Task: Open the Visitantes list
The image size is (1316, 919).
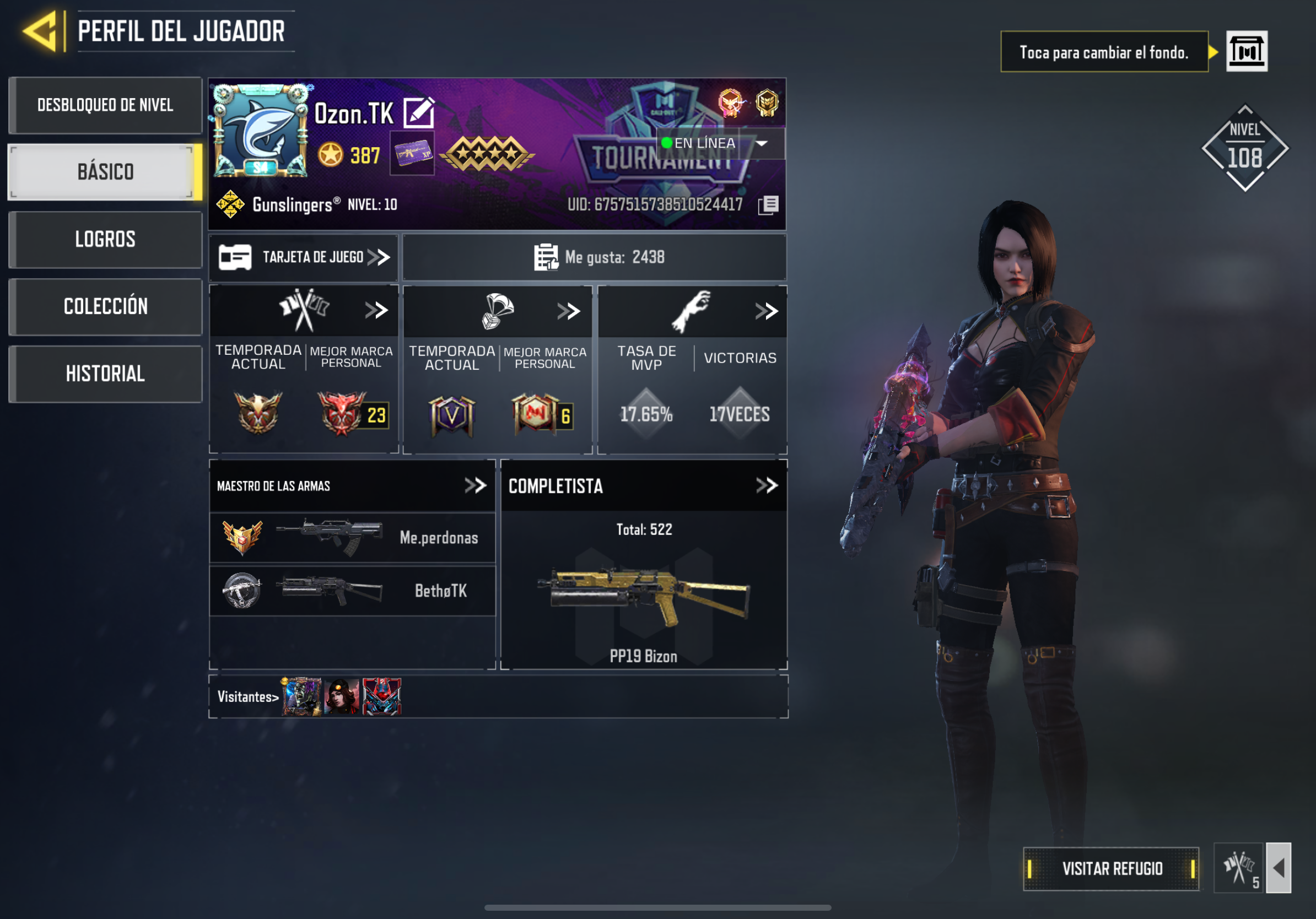Action: click(247, 697)
